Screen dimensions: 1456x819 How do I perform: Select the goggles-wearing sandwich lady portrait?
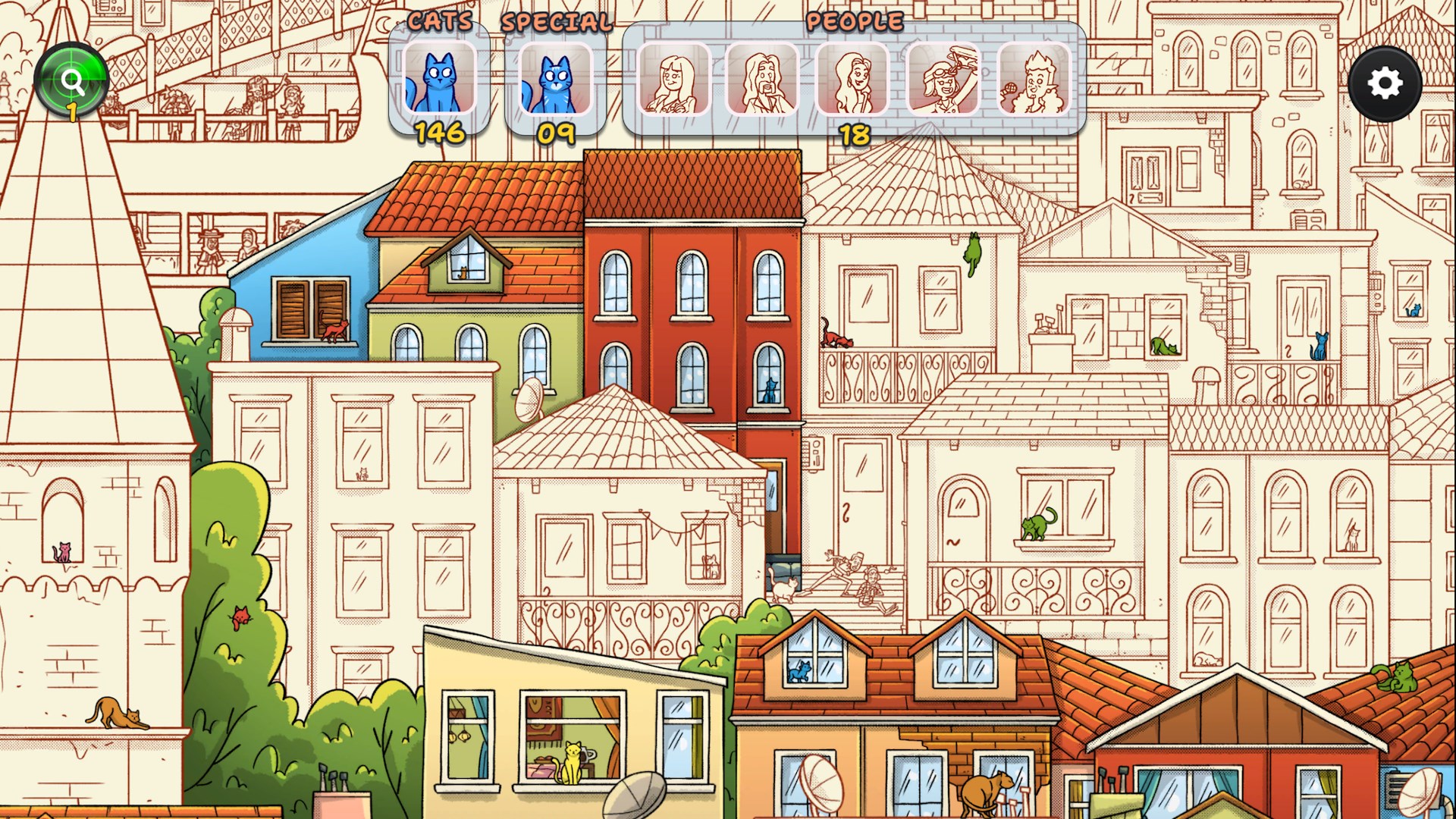[940, 80]
